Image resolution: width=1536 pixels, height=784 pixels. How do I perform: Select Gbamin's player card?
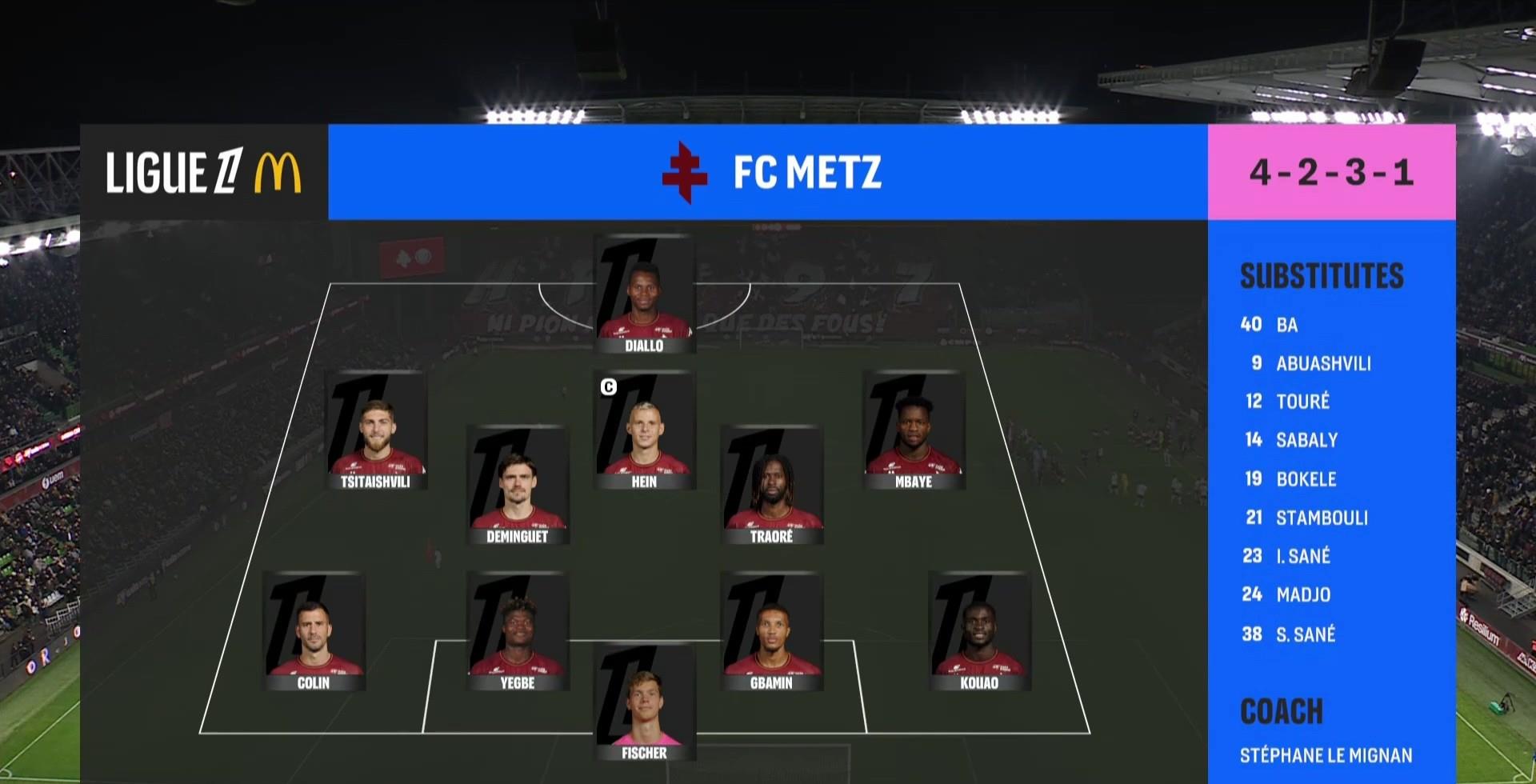pyautogui.click(x=771, y=632)
